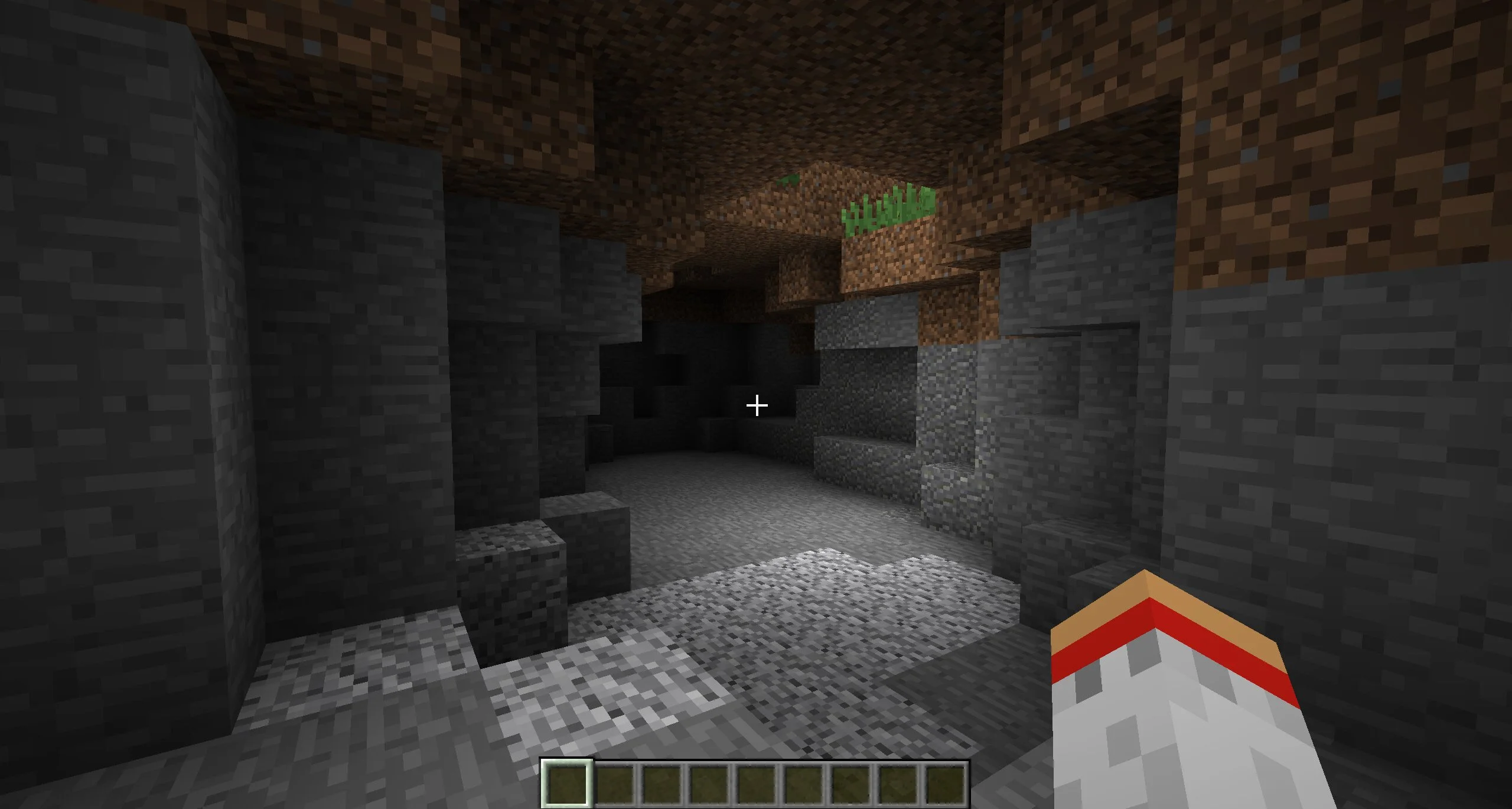The height and width of the screenshot is (809, 1512).
Task: Click the highlighted selected hotbar slot
Action: pyautogui.click(x=567, y=782)
